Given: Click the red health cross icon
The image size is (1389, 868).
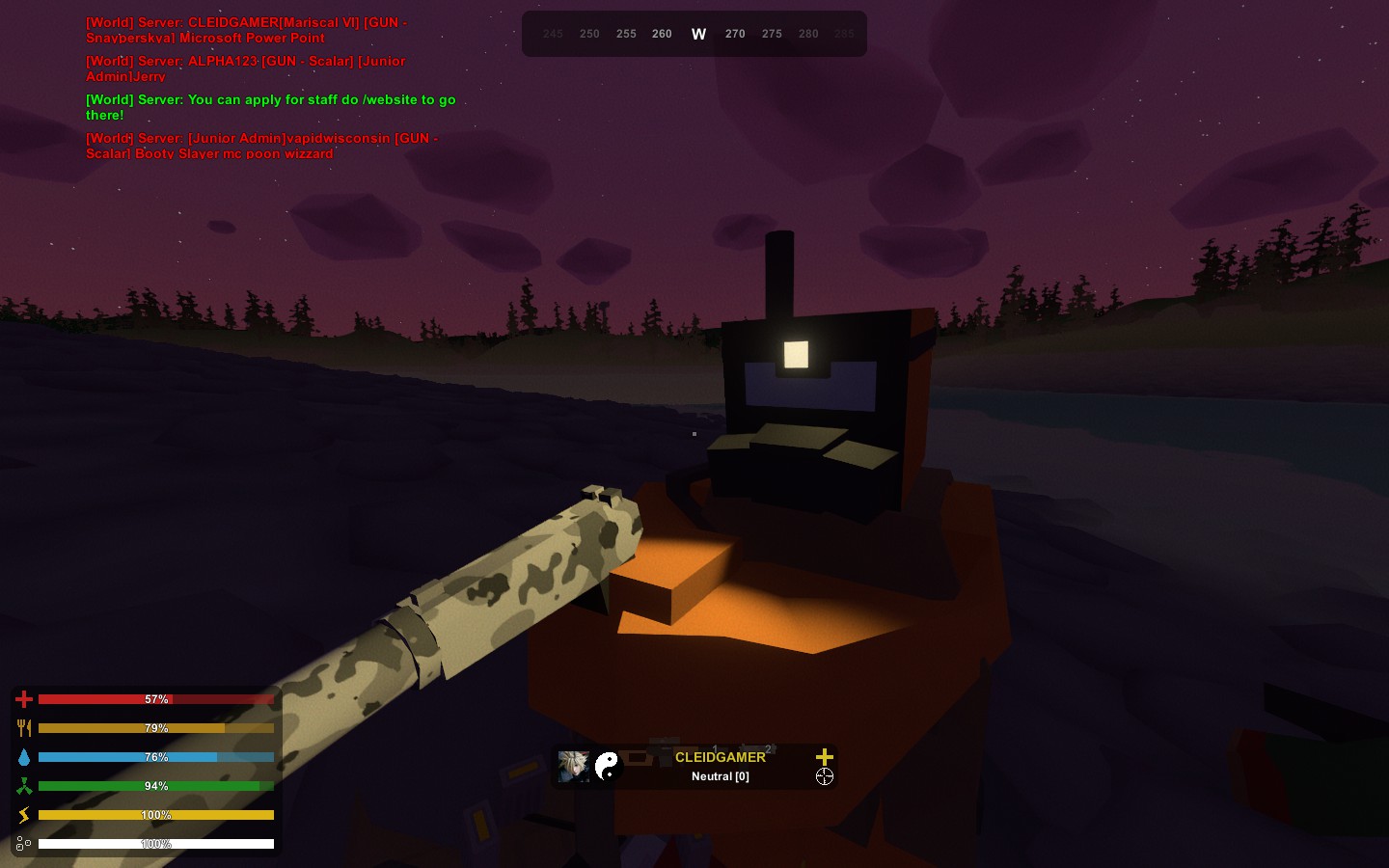Looking at the screenshot, I should (24, 699).
